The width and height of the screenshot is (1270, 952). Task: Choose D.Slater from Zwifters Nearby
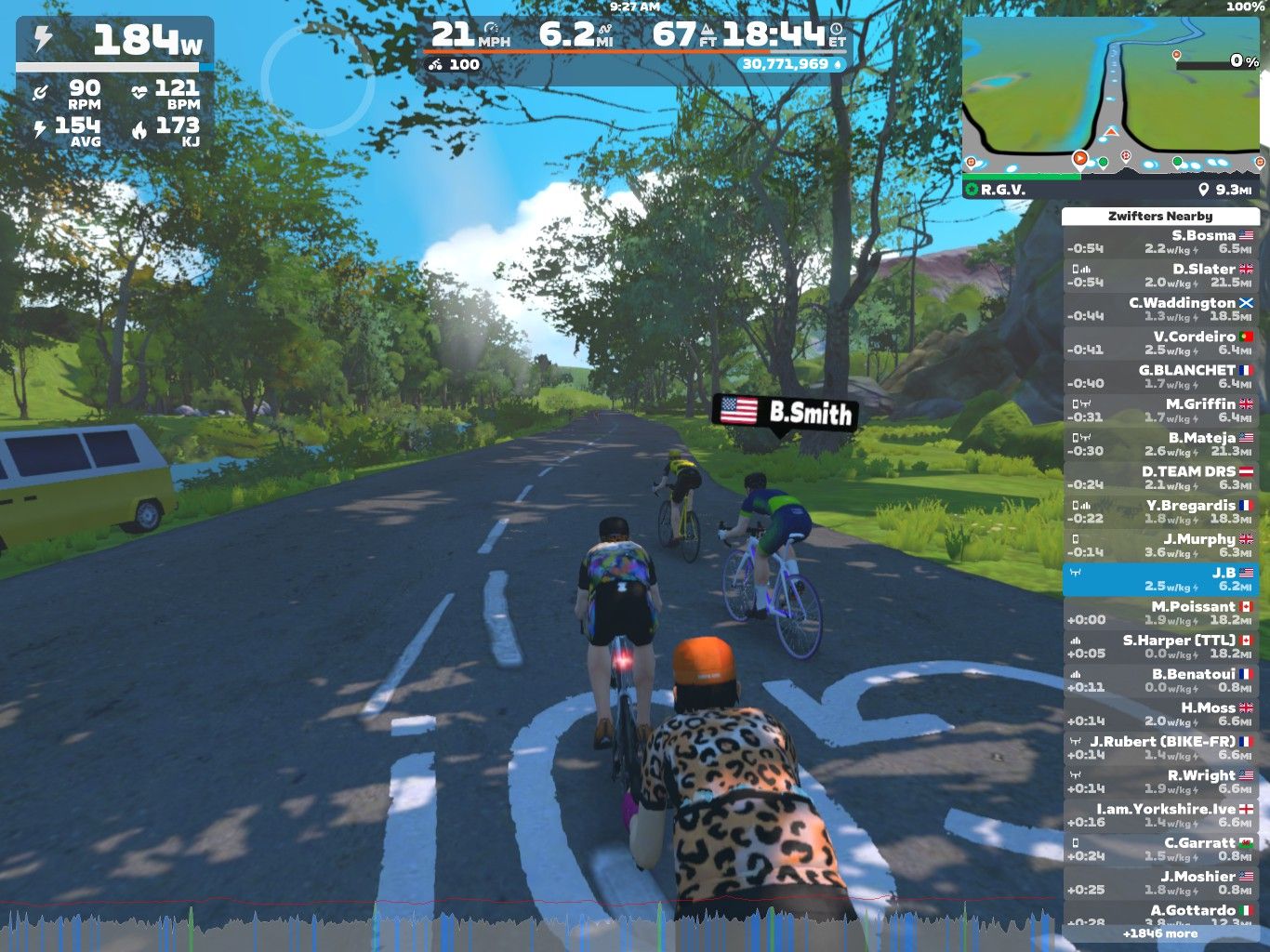(1160, 275)
